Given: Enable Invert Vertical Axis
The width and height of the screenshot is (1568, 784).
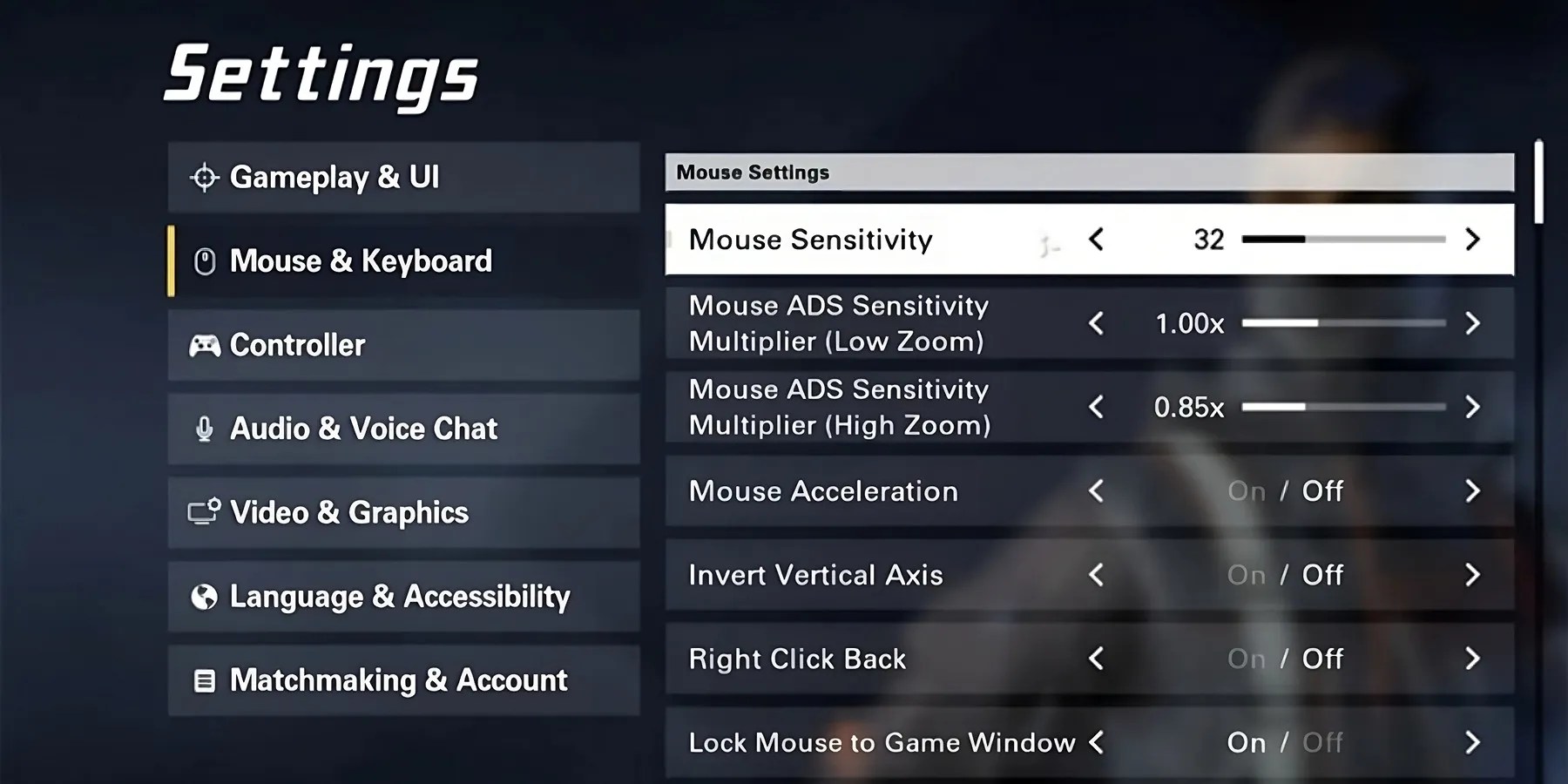Looking at the screenshot, I should tap(1247, 575).
